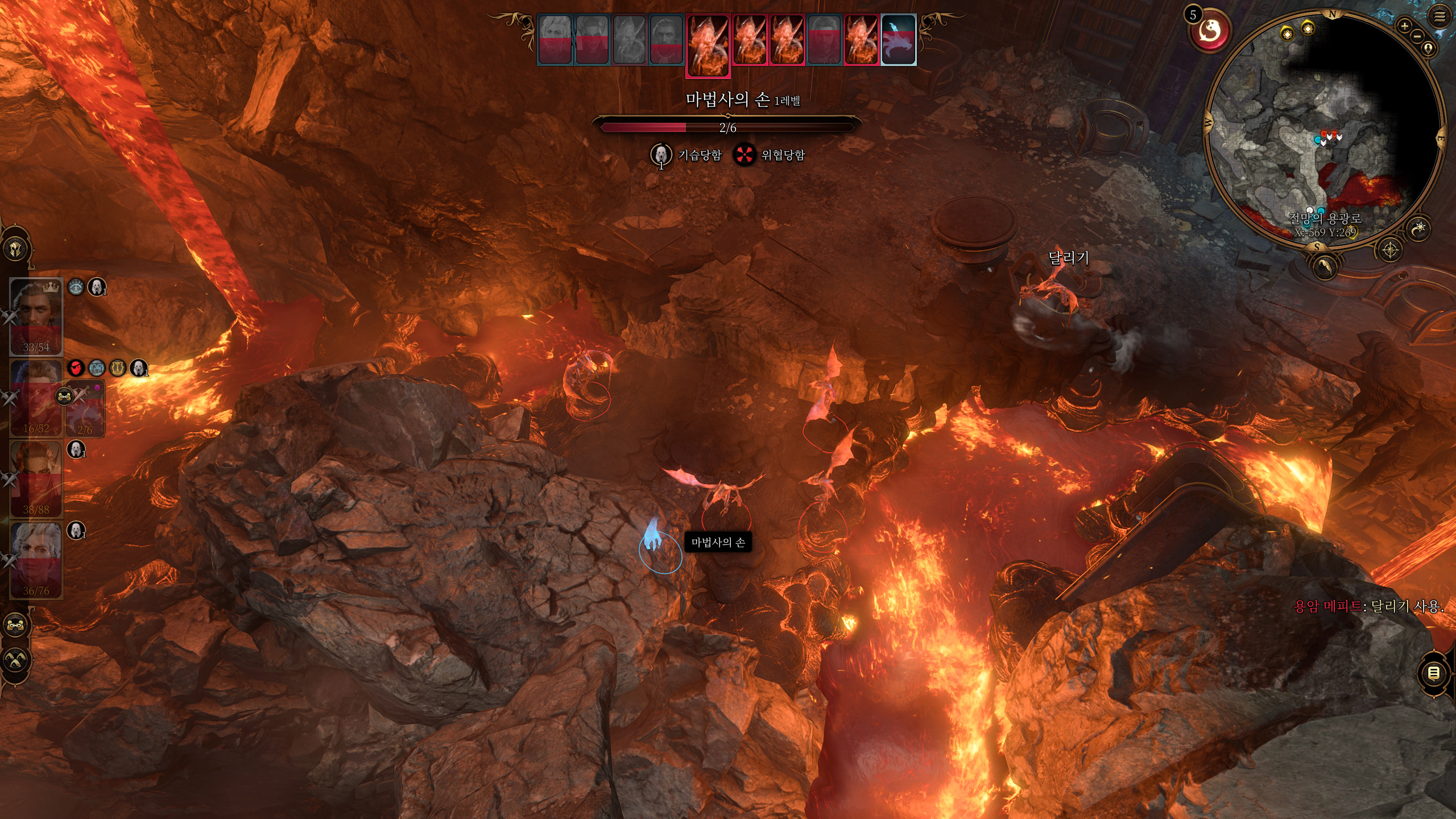Click the red eyepatch condition icon
The image size is (1456, 819).
coord(76,368)
